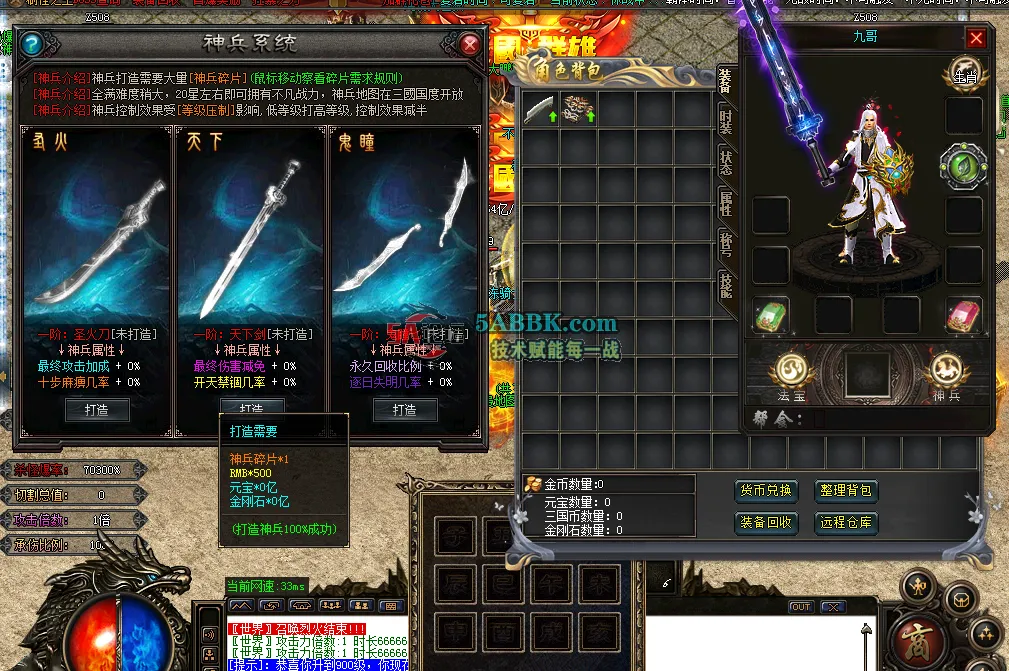The height and width of the screenshot is (671, 1009).
Task: Open the help question mark icon
Action: 32,44
